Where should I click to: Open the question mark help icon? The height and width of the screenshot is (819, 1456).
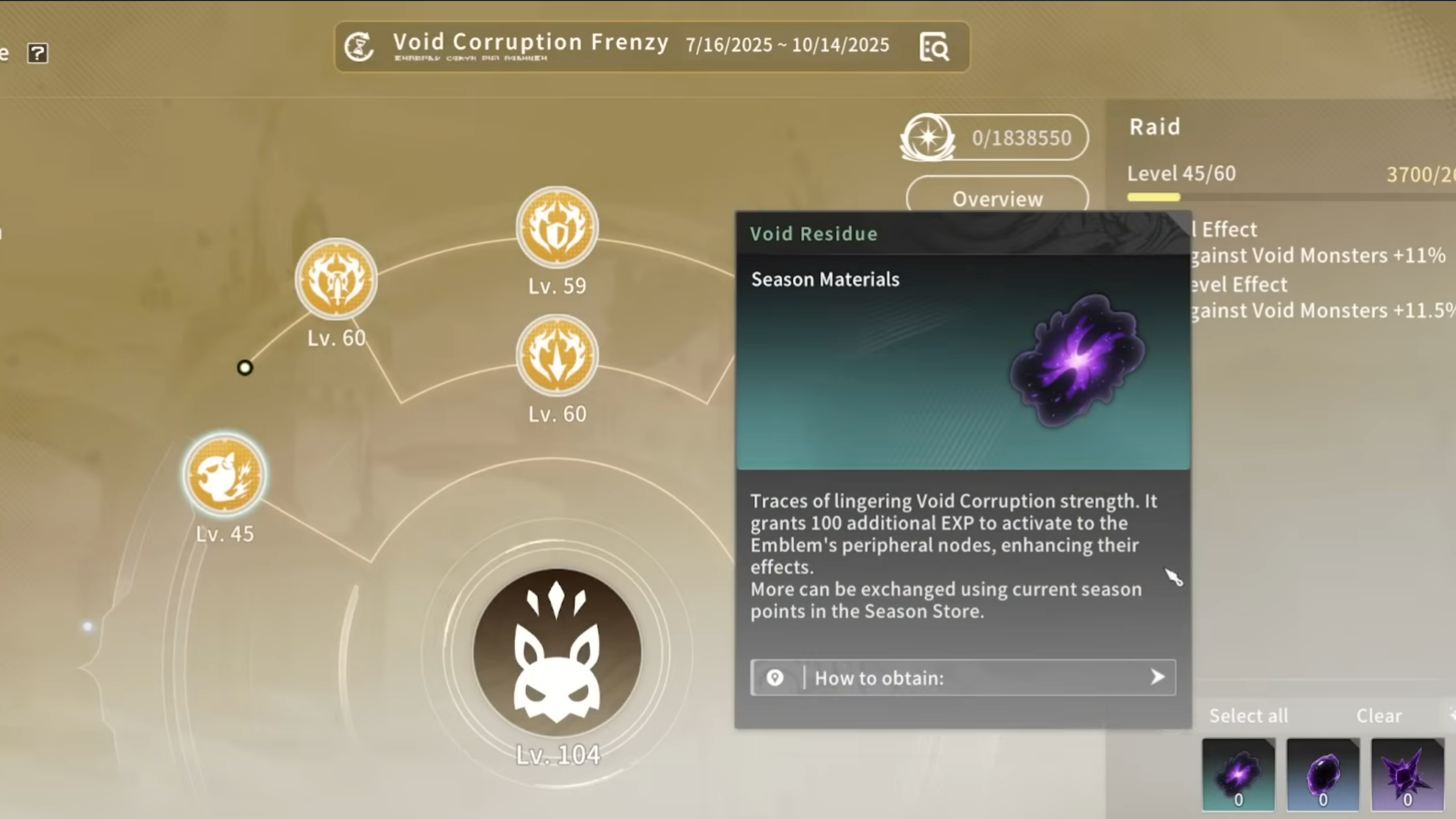click(38, 53)
